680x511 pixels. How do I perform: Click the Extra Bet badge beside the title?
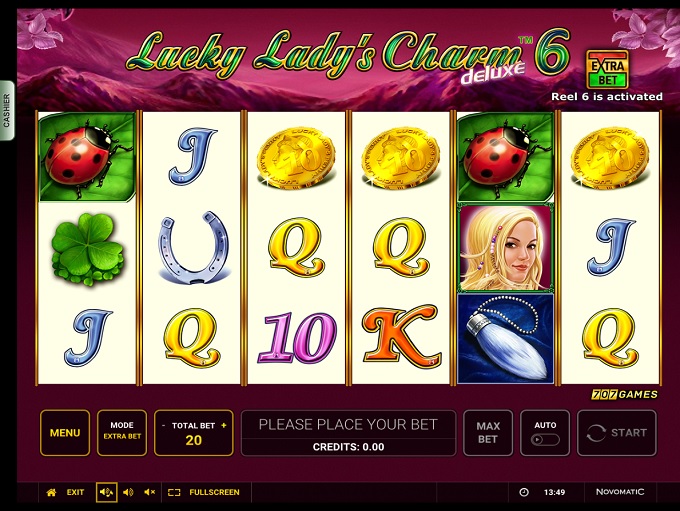tap(607, 69)
